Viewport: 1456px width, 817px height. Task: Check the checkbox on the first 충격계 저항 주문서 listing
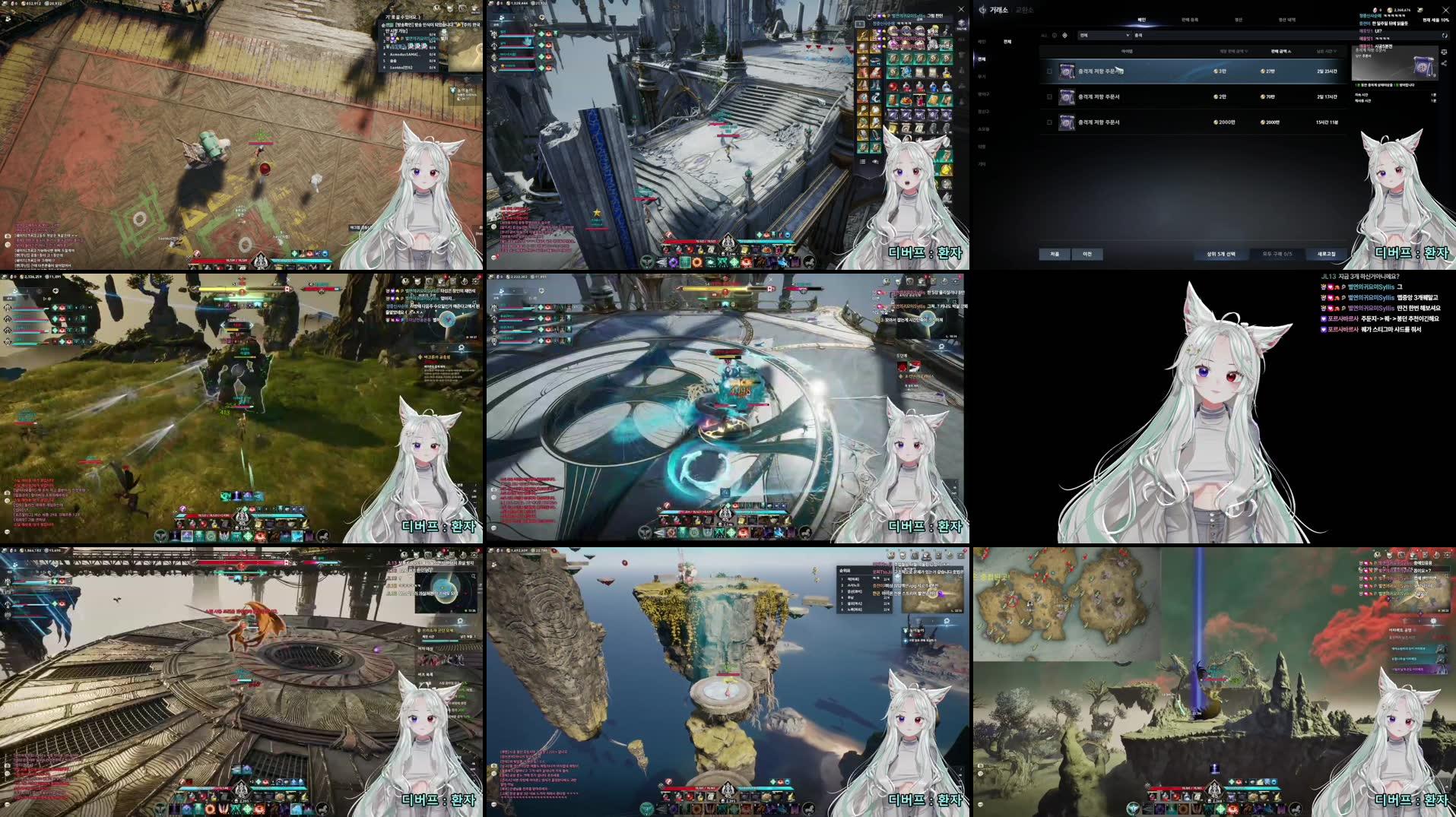coord(1048,71)
